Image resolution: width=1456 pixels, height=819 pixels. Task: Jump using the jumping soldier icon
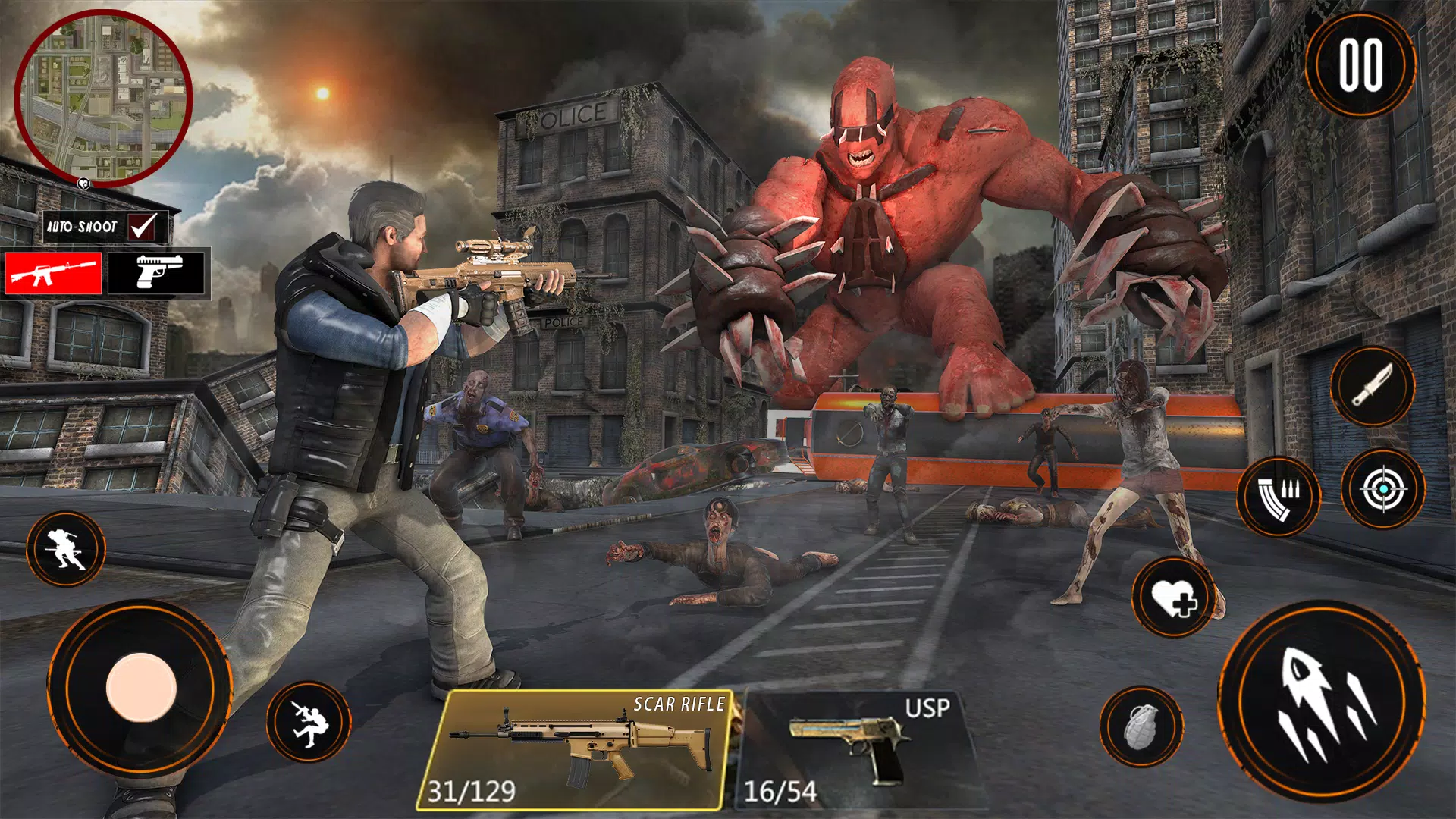point(309,720)
